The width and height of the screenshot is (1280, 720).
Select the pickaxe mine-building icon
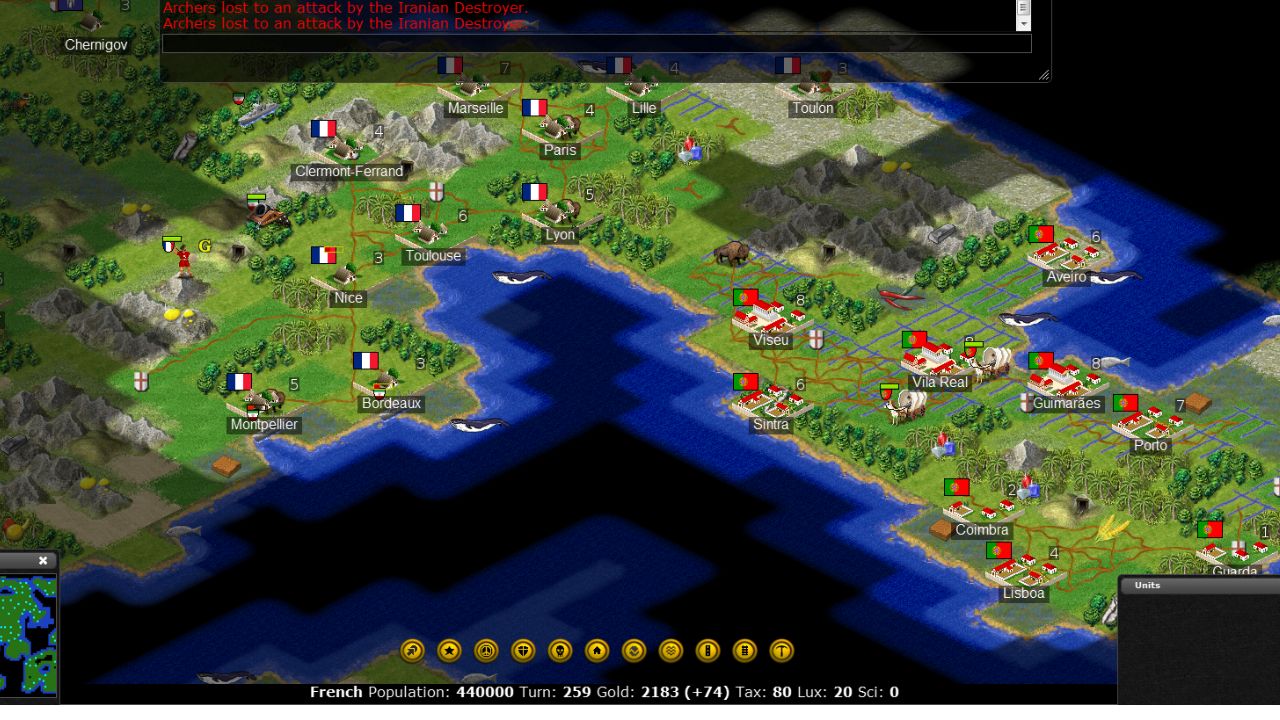click(781, 650)
